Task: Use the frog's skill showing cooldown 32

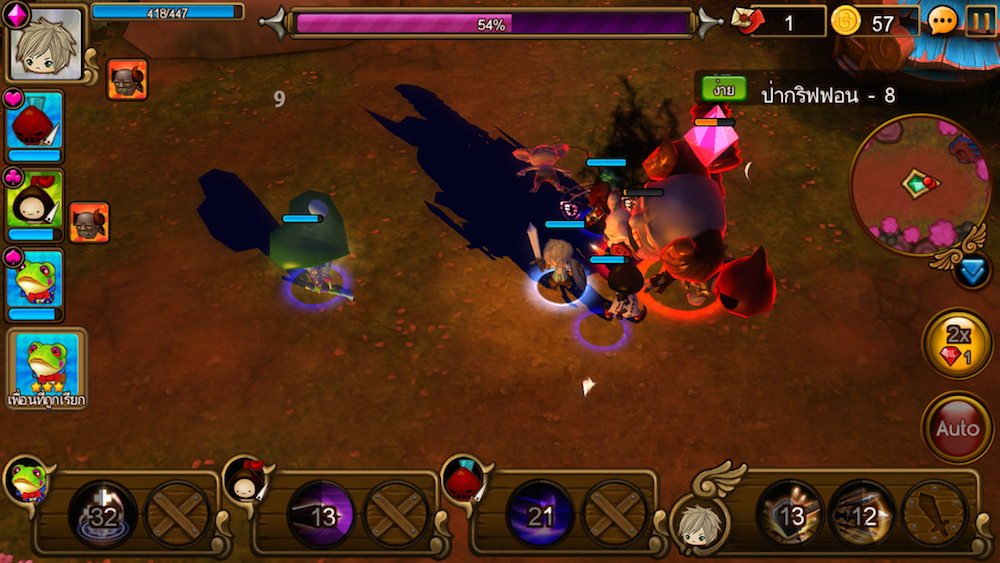Action: tap(103, 515)
